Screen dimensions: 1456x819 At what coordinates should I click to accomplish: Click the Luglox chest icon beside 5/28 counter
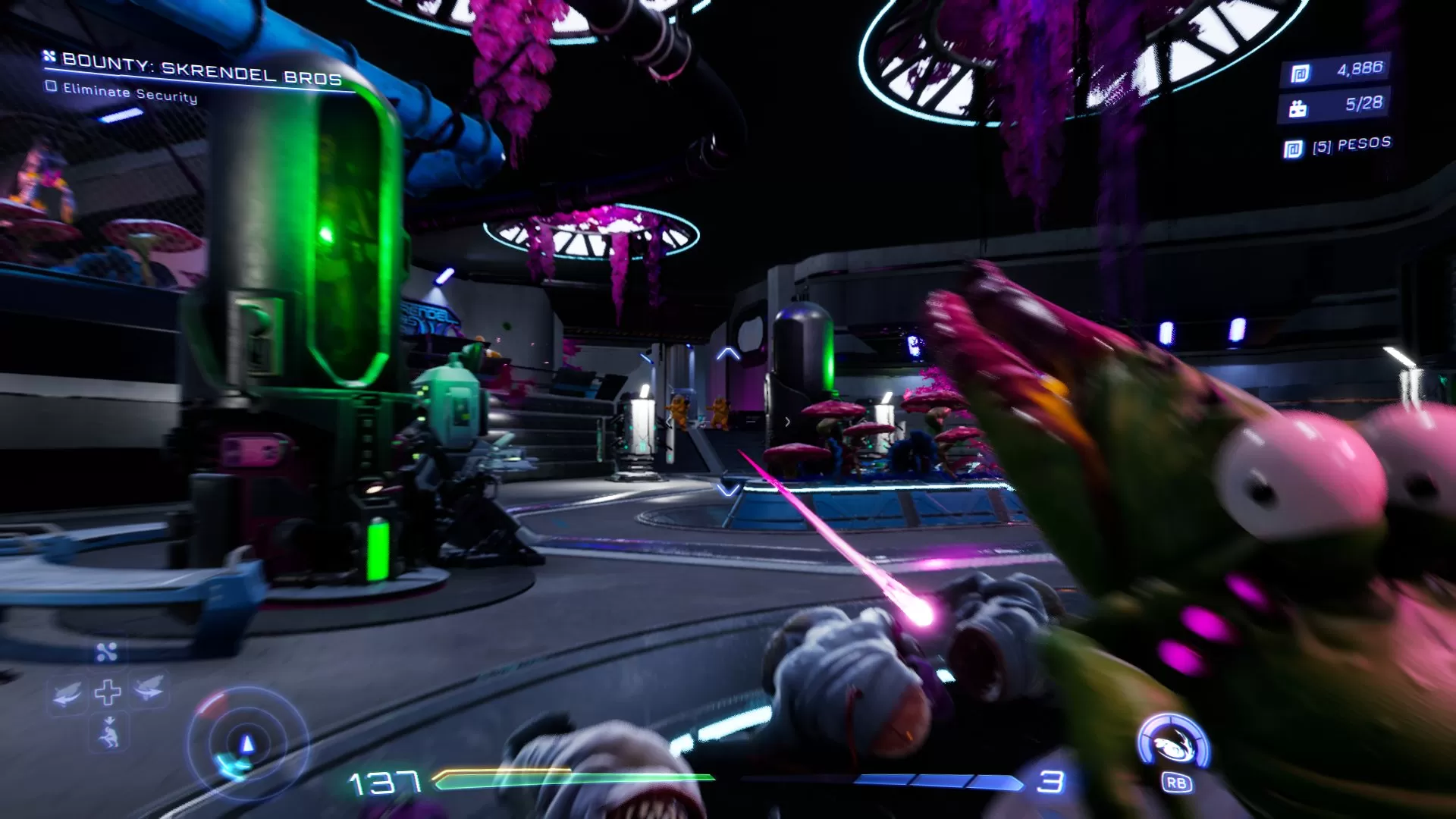(1298, 108)
